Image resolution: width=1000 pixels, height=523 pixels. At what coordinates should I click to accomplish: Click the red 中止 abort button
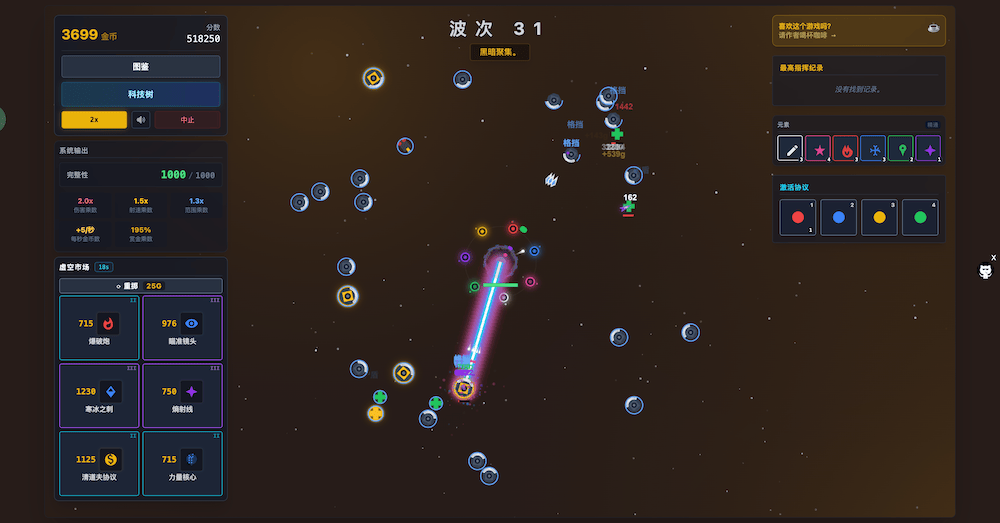click(x=187, y=120)
